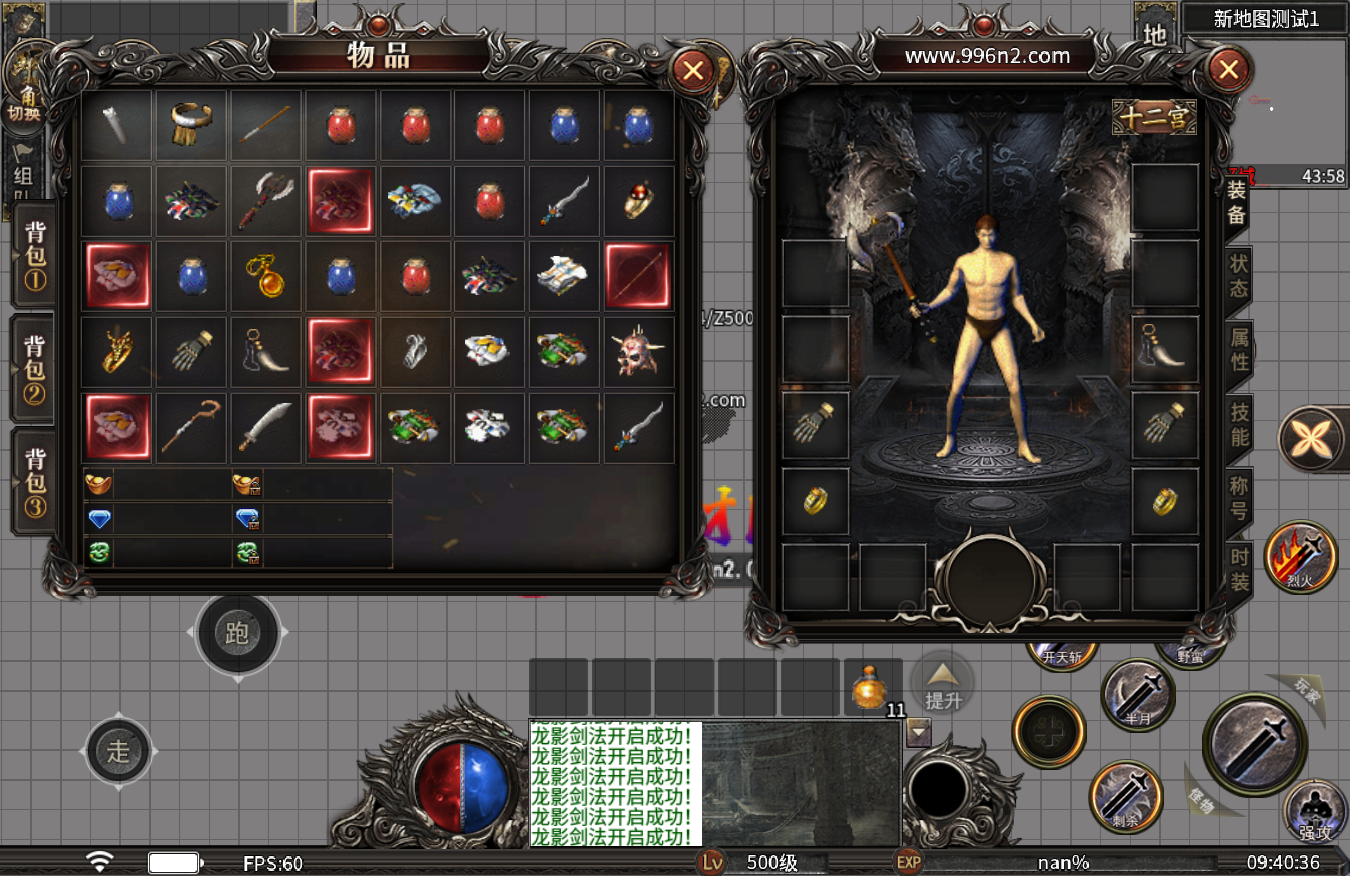Use the orange potion in quick slot
1350x876 pixels.
pos(871,687)
